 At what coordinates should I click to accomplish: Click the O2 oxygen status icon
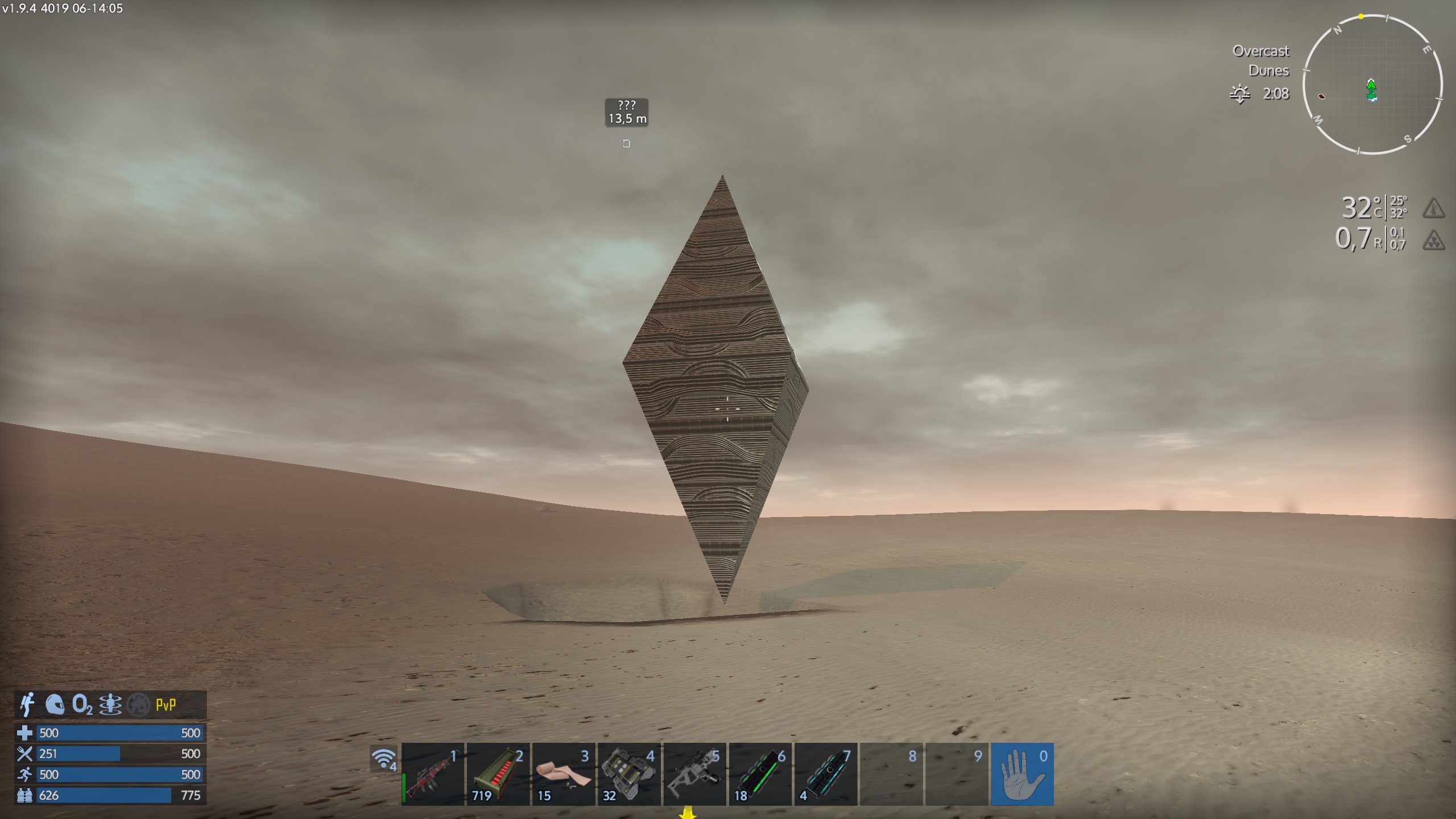[x=82, y=705]
